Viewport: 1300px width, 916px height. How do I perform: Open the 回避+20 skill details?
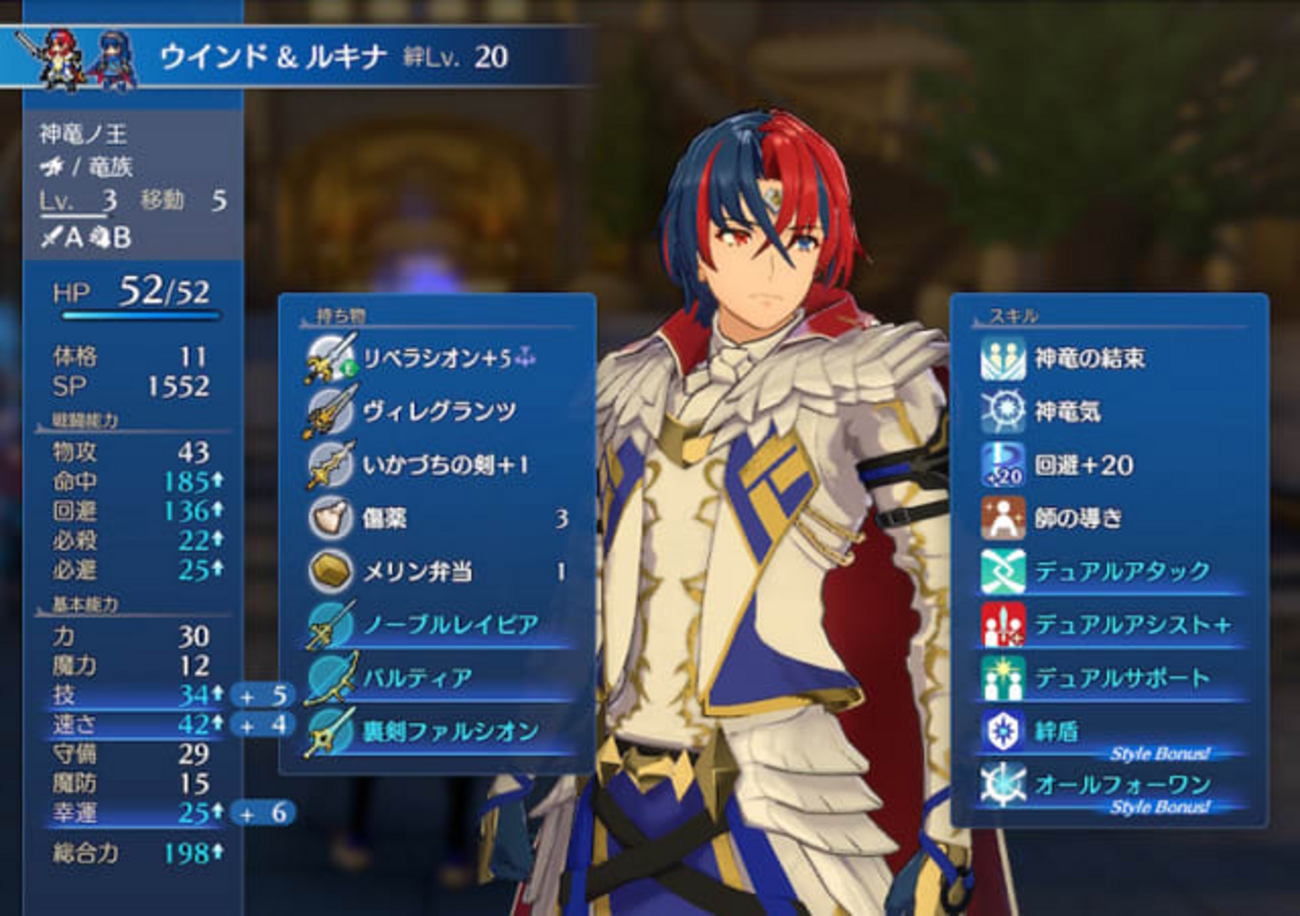pos(1085,465)
